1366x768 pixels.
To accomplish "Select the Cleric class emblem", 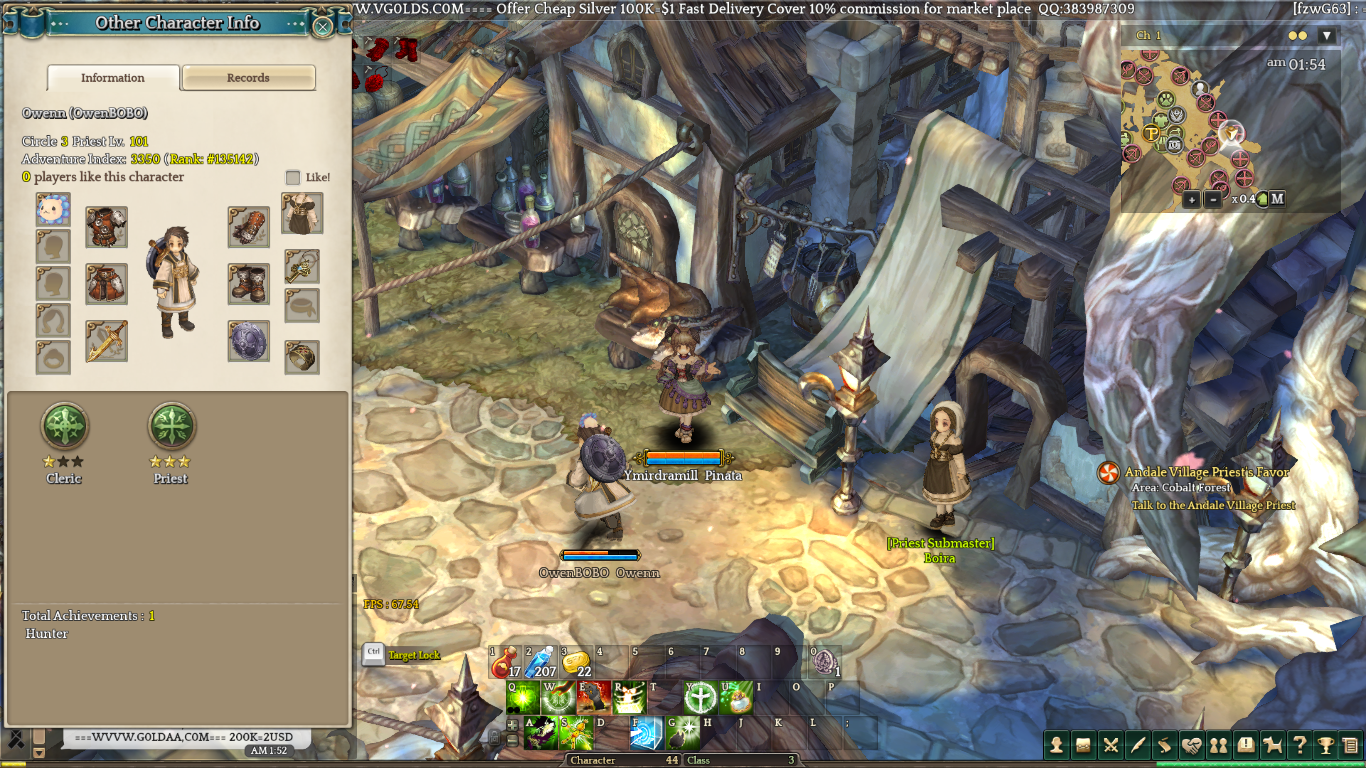I will pyautogui.click(x=64, y=427).
